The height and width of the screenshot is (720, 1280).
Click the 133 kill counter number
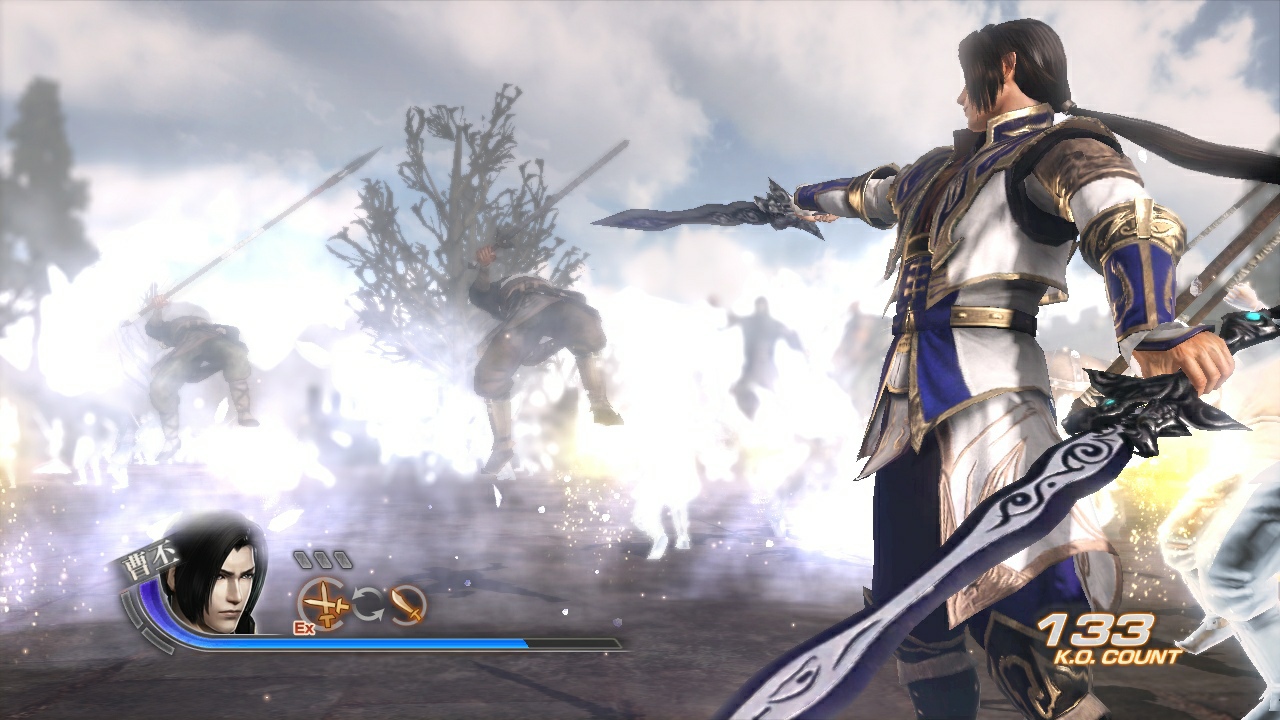coord(1095,628)
